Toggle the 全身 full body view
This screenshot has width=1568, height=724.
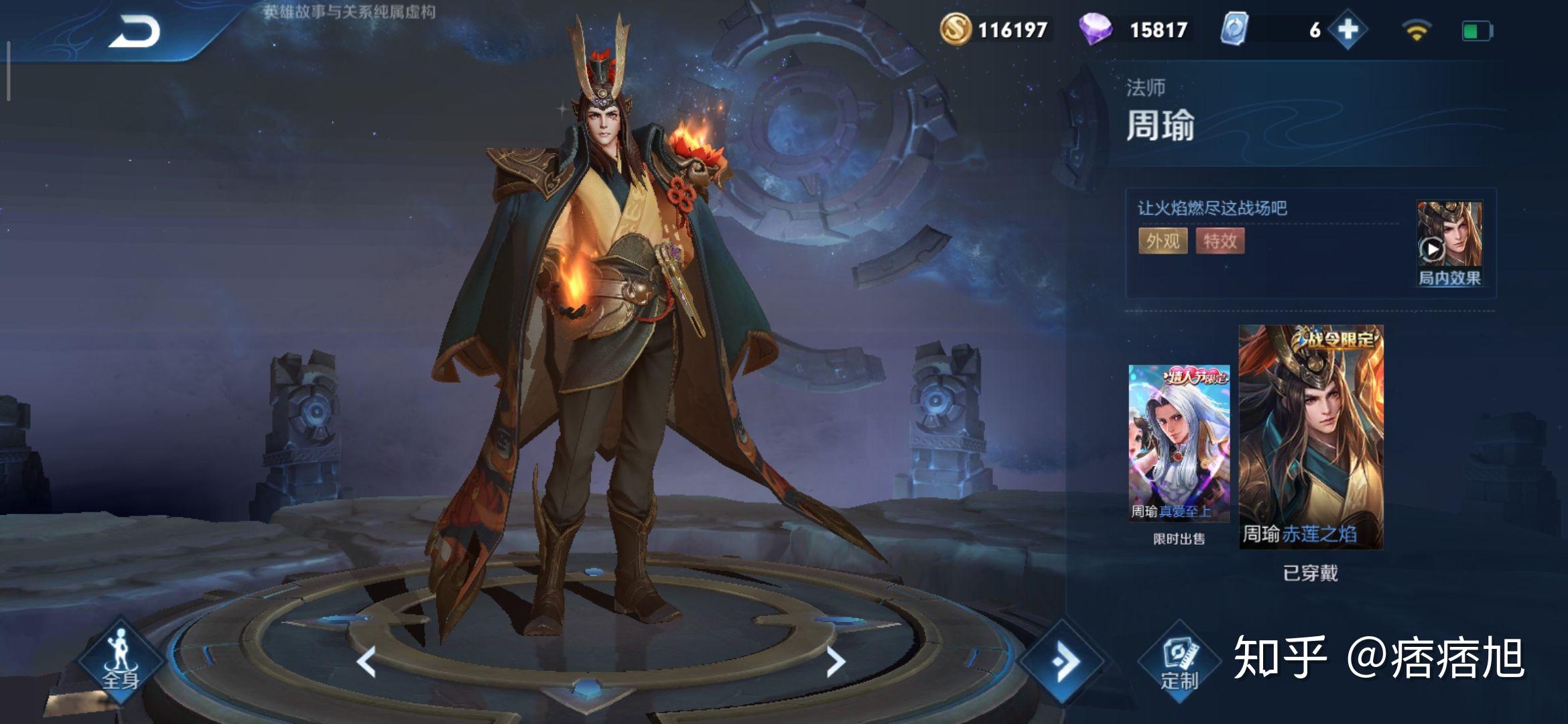coord(121,660)
